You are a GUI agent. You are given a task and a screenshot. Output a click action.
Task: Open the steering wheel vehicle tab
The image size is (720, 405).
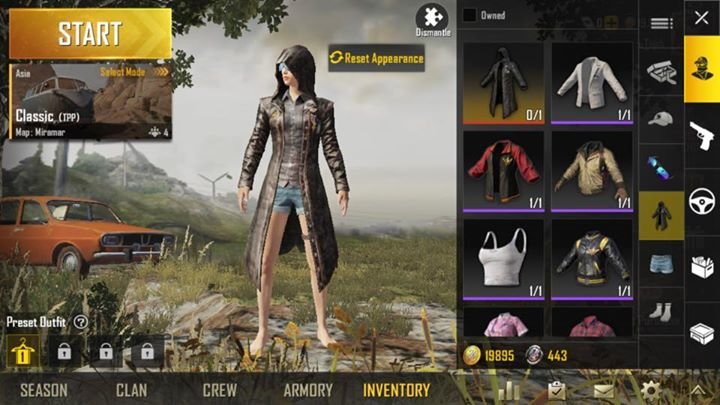coord(701,201)
